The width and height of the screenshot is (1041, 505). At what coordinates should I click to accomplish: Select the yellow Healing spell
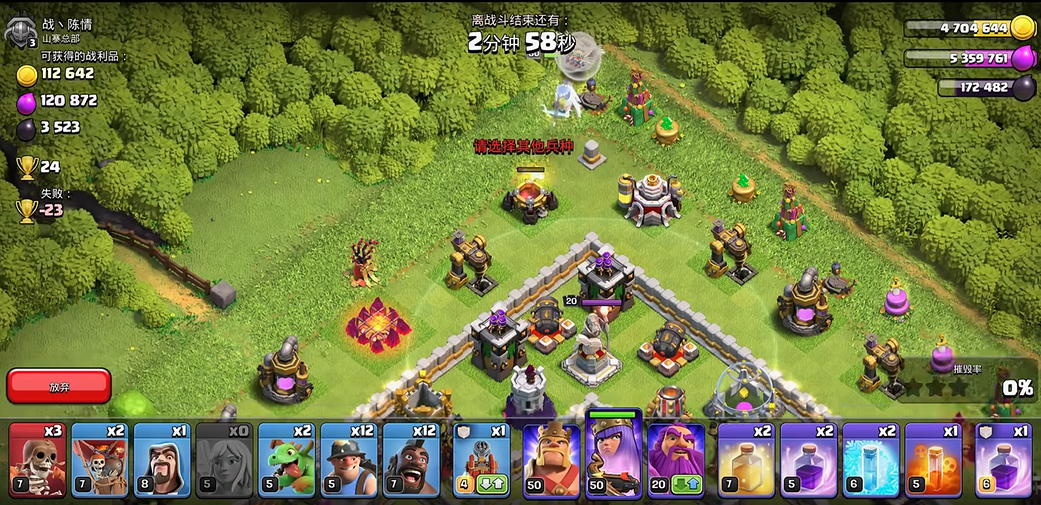[x=746, y=460]
